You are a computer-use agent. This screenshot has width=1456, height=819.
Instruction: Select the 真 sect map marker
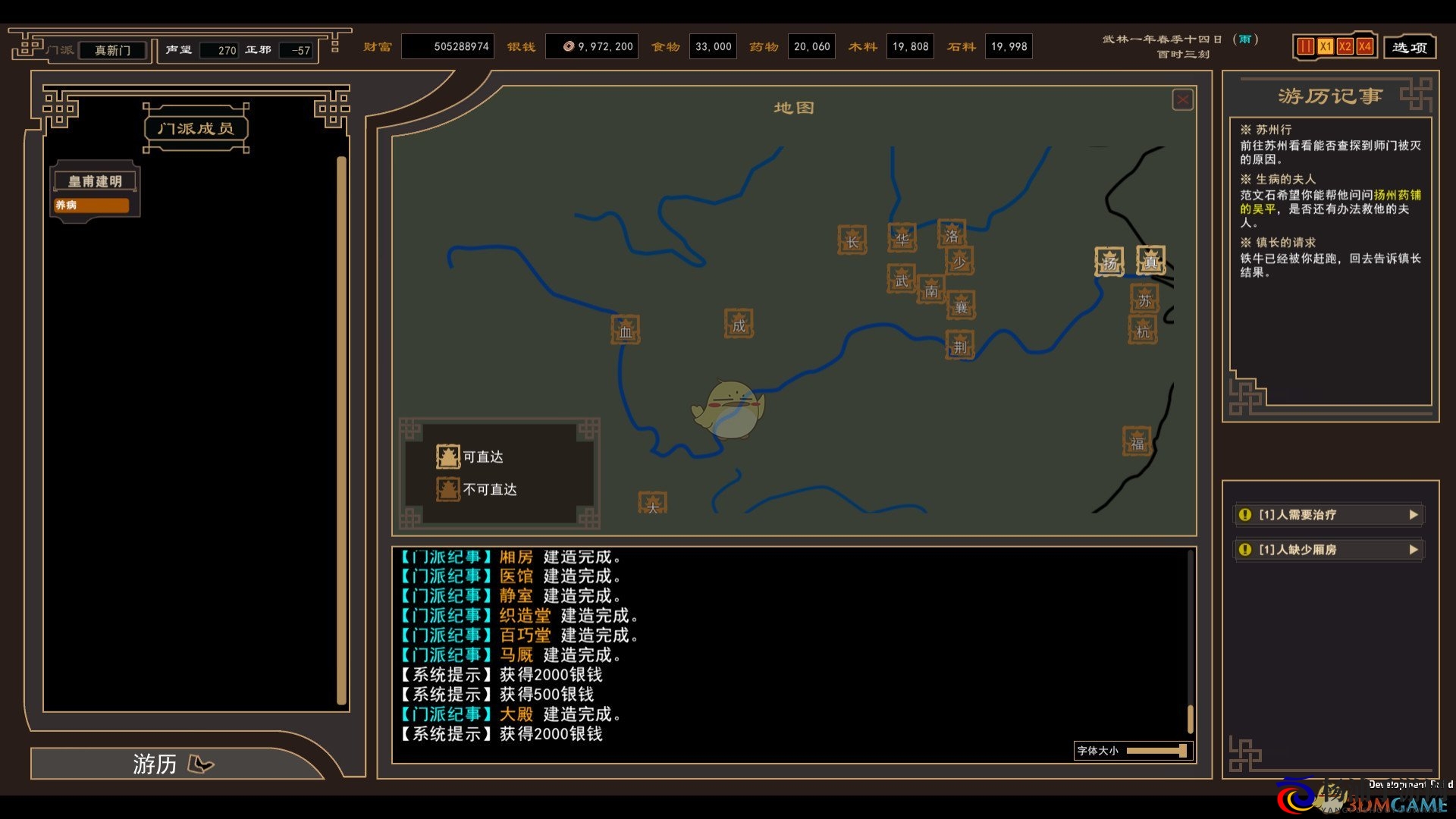pyautogui.click(x=1150, y=261)
